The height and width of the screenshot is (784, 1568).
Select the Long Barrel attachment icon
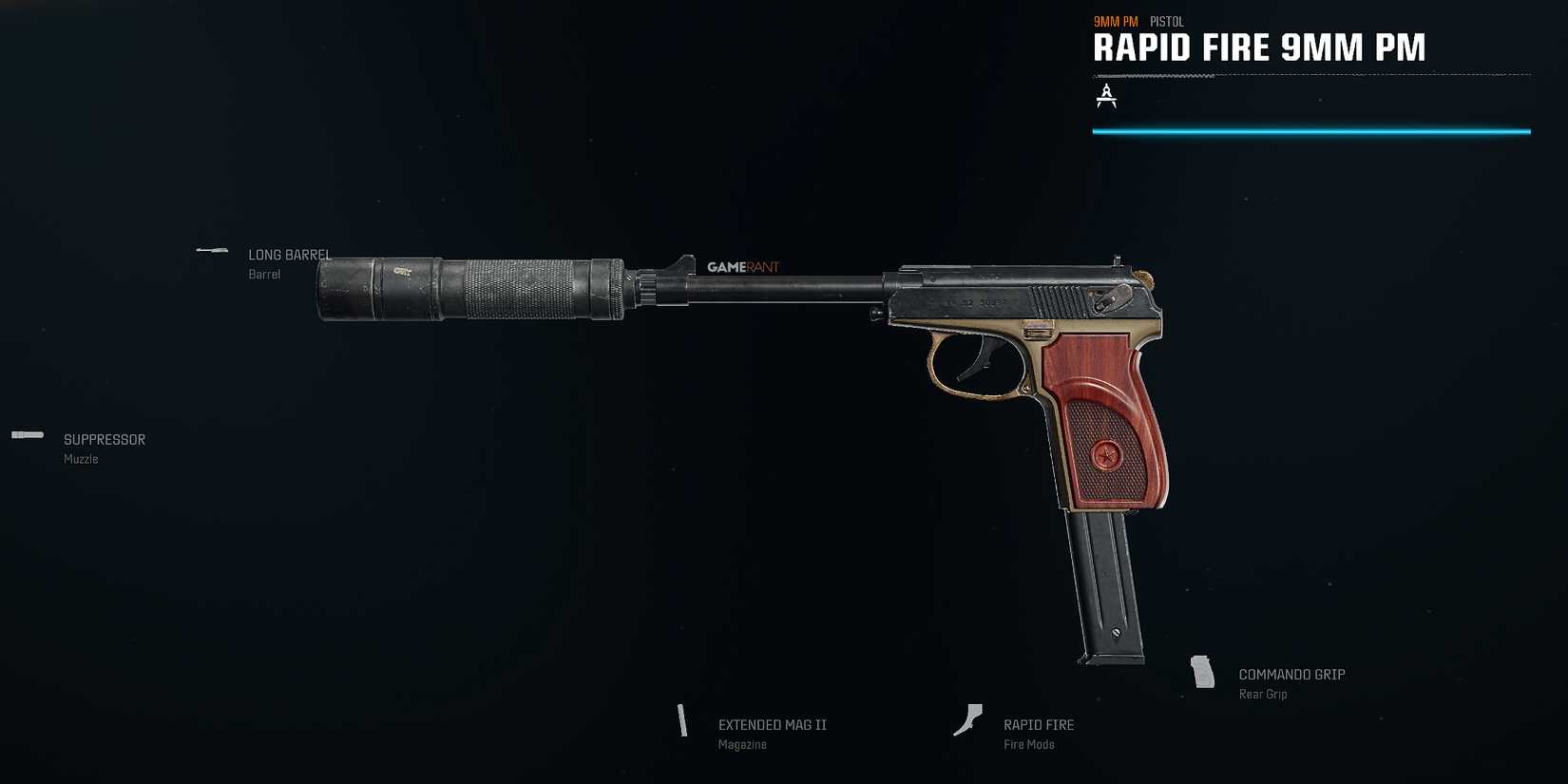pos(211,249)
